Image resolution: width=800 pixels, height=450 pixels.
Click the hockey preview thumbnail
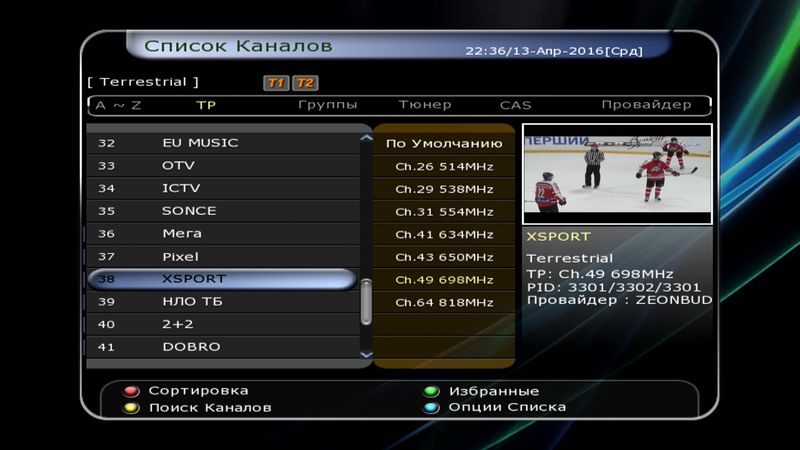coord(617,174)
